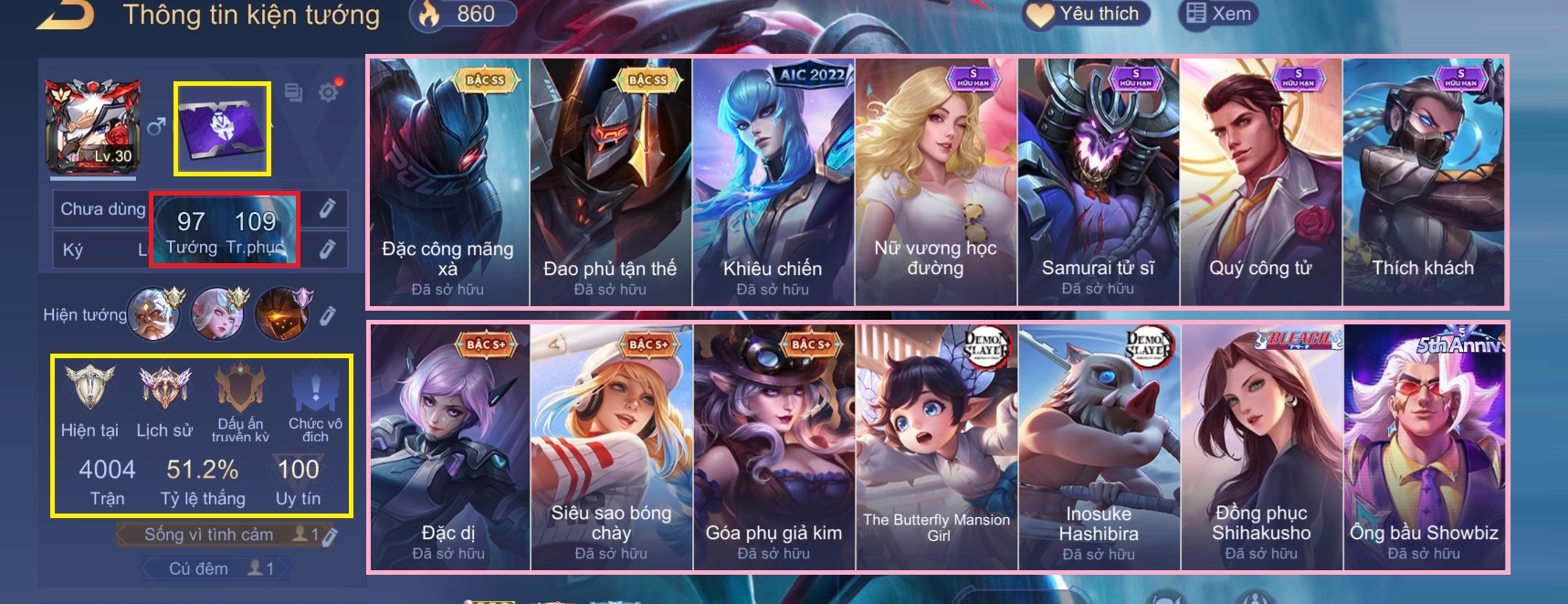Open the Yêu thích favorites button
Screen dimensions: 1568x604
tap(1087, 14)
